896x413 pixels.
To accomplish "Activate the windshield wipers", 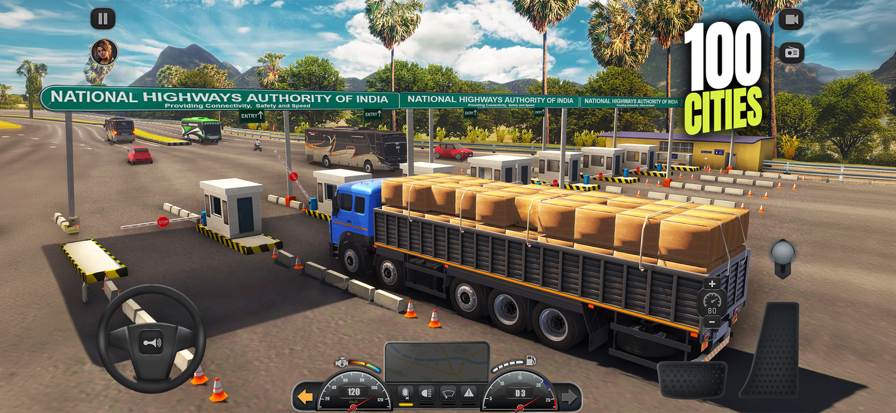I will [x=448, y=393].
